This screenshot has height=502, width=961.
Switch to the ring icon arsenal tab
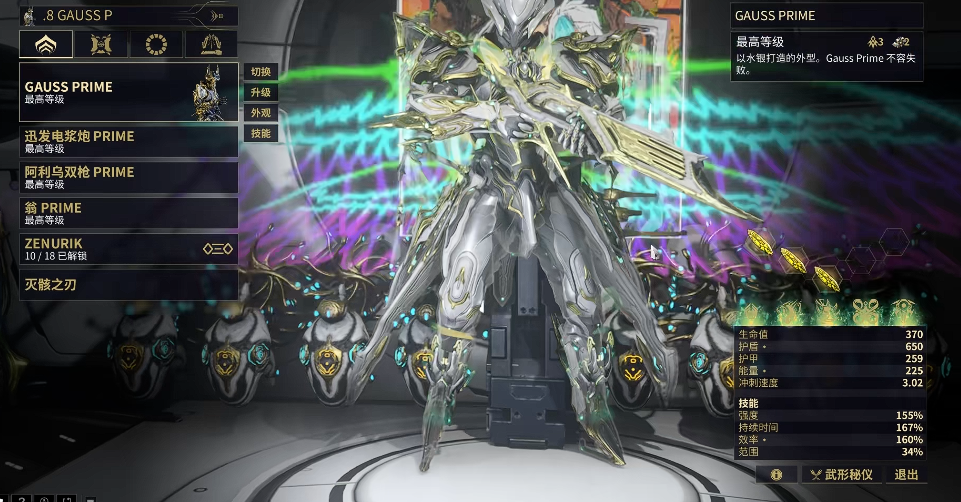pyautogui.click(x=156, y=44)
